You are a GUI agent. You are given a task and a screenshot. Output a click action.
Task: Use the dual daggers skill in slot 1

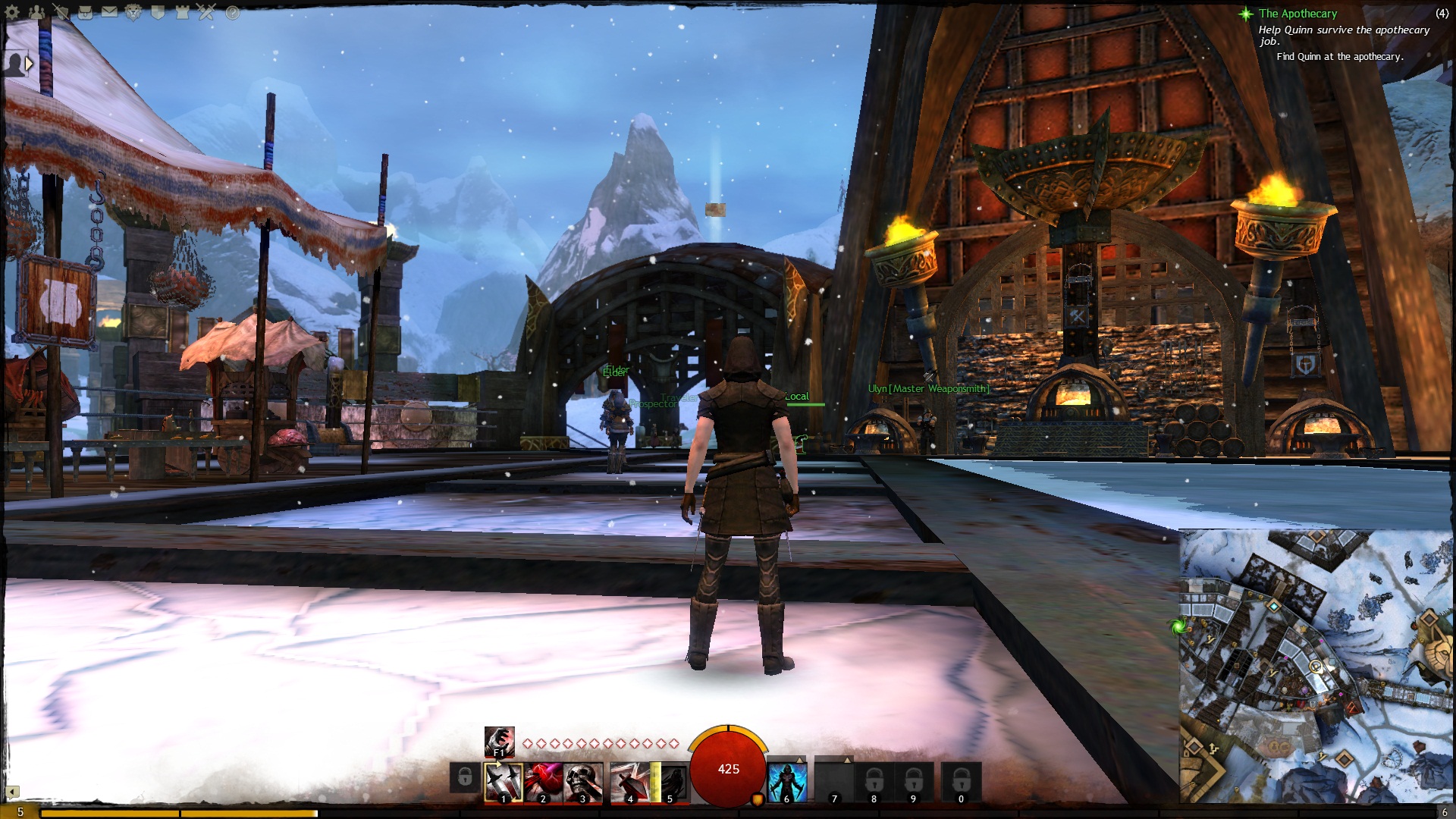click(x=504, y=781)
